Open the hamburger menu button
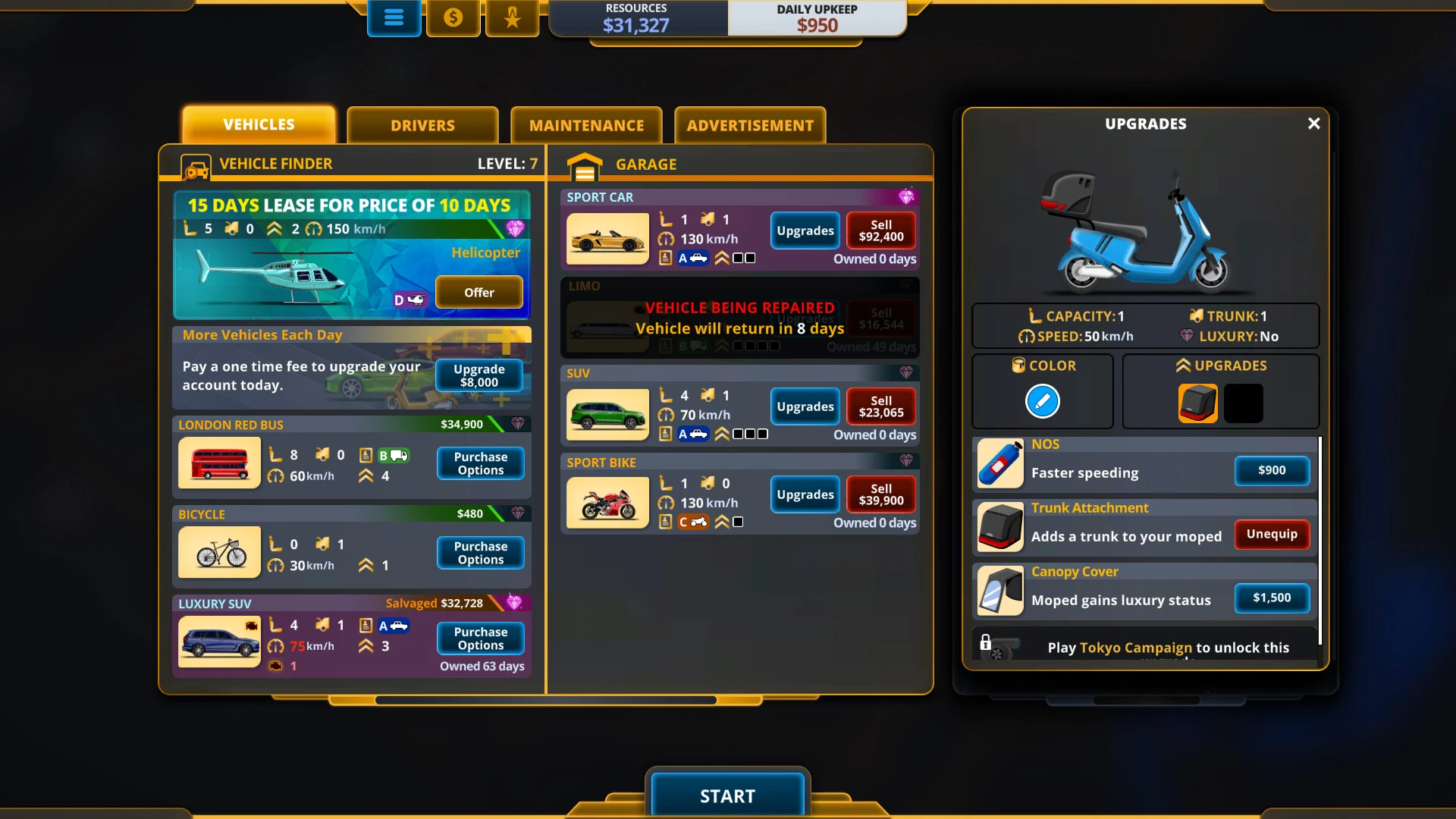1456x819 pixels. (394, 17)
